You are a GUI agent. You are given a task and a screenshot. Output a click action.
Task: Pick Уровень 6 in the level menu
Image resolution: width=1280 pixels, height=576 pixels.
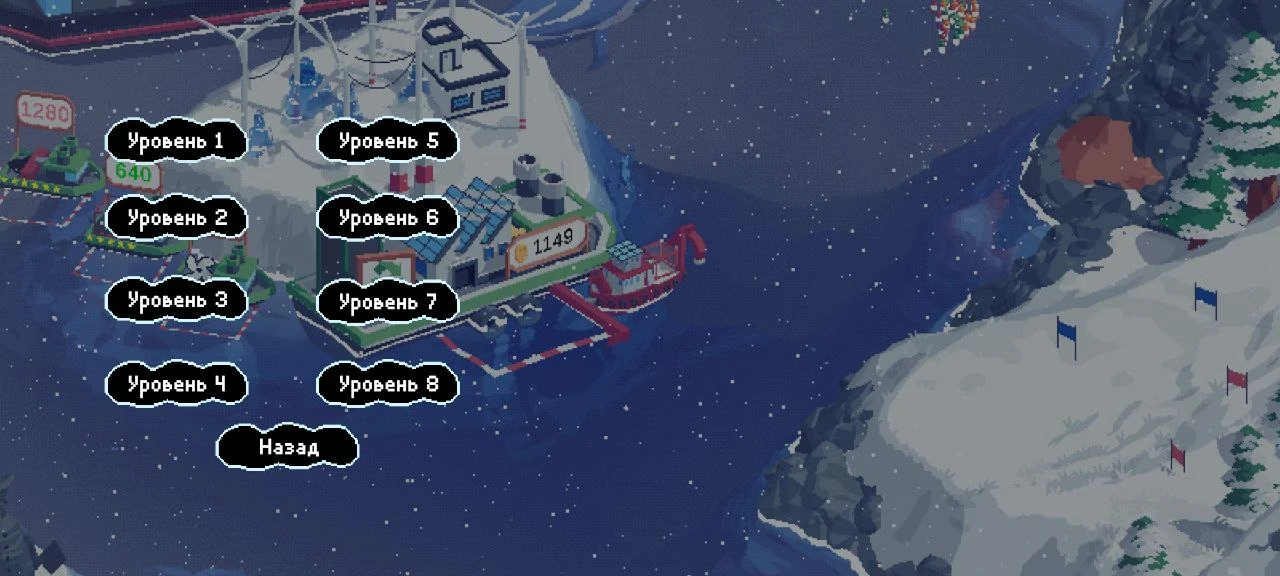tap(388, 218)
